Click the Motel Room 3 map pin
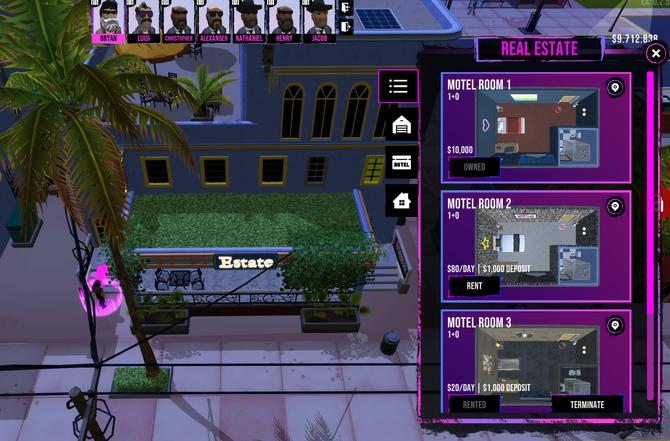The width and height of the screenshot is (670, 441). pos(615,326)
